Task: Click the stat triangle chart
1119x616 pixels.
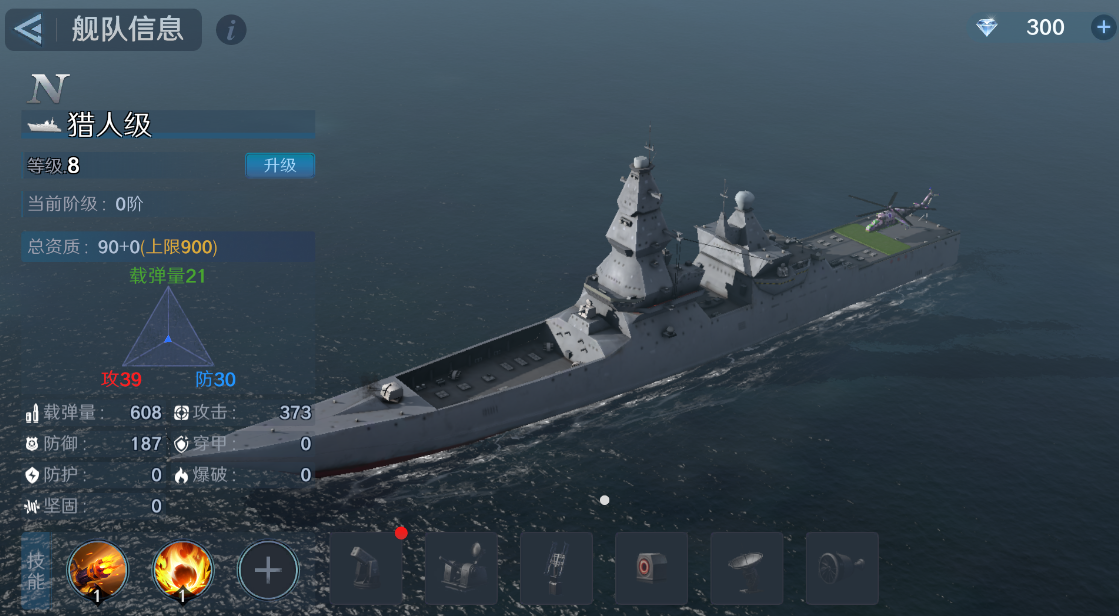Action: pos(168,329)
